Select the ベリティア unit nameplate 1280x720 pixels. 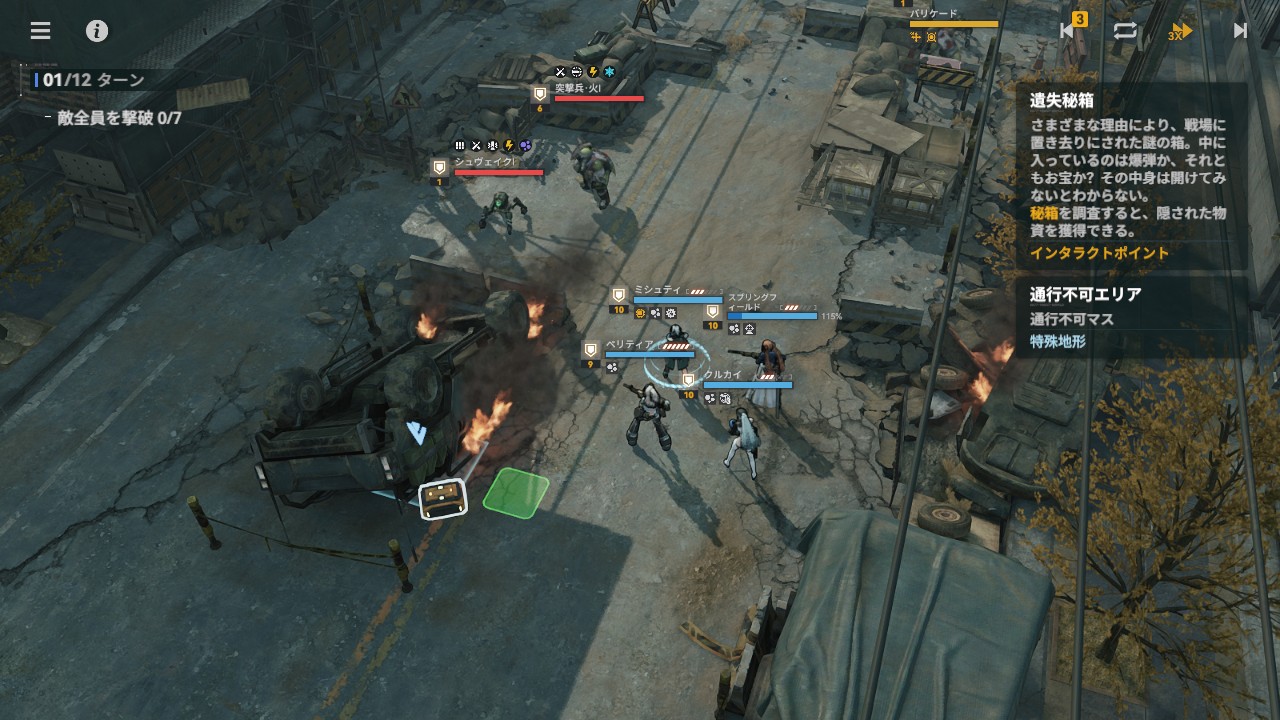click(x=630, y=345)
